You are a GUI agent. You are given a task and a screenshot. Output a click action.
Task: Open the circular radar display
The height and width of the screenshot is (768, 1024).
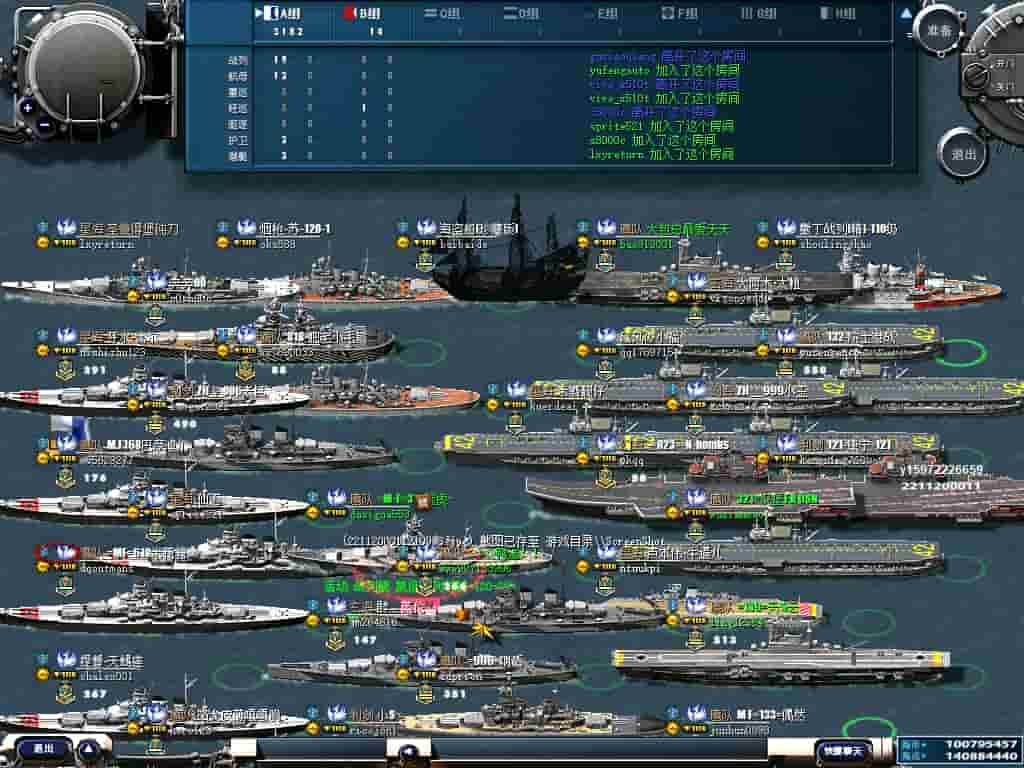coord(85,60)
